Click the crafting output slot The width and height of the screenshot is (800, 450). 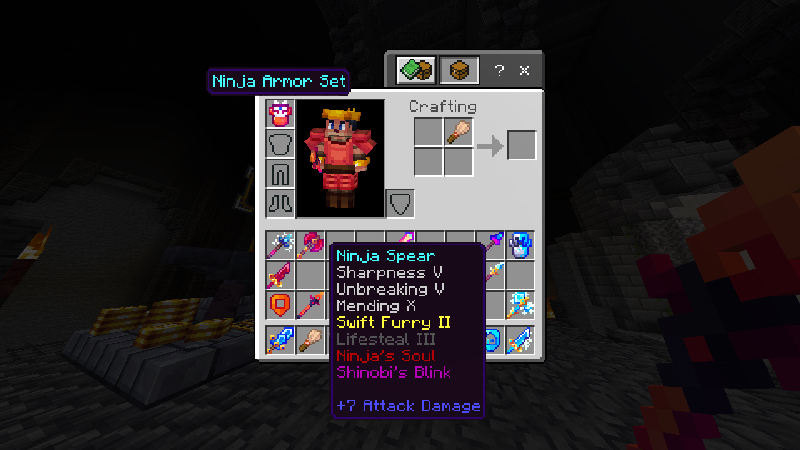[521, 145]
